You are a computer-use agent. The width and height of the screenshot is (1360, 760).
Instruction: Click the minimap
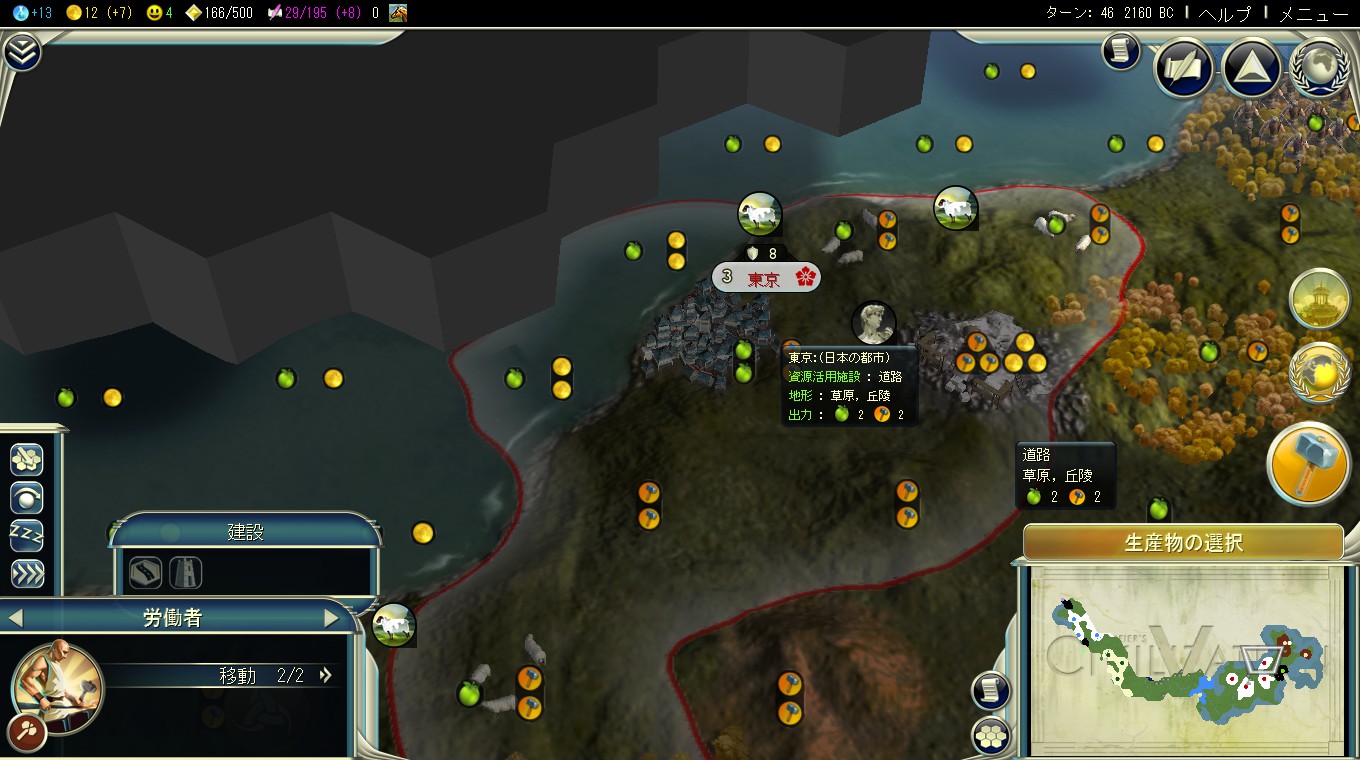click(1183, 660)
